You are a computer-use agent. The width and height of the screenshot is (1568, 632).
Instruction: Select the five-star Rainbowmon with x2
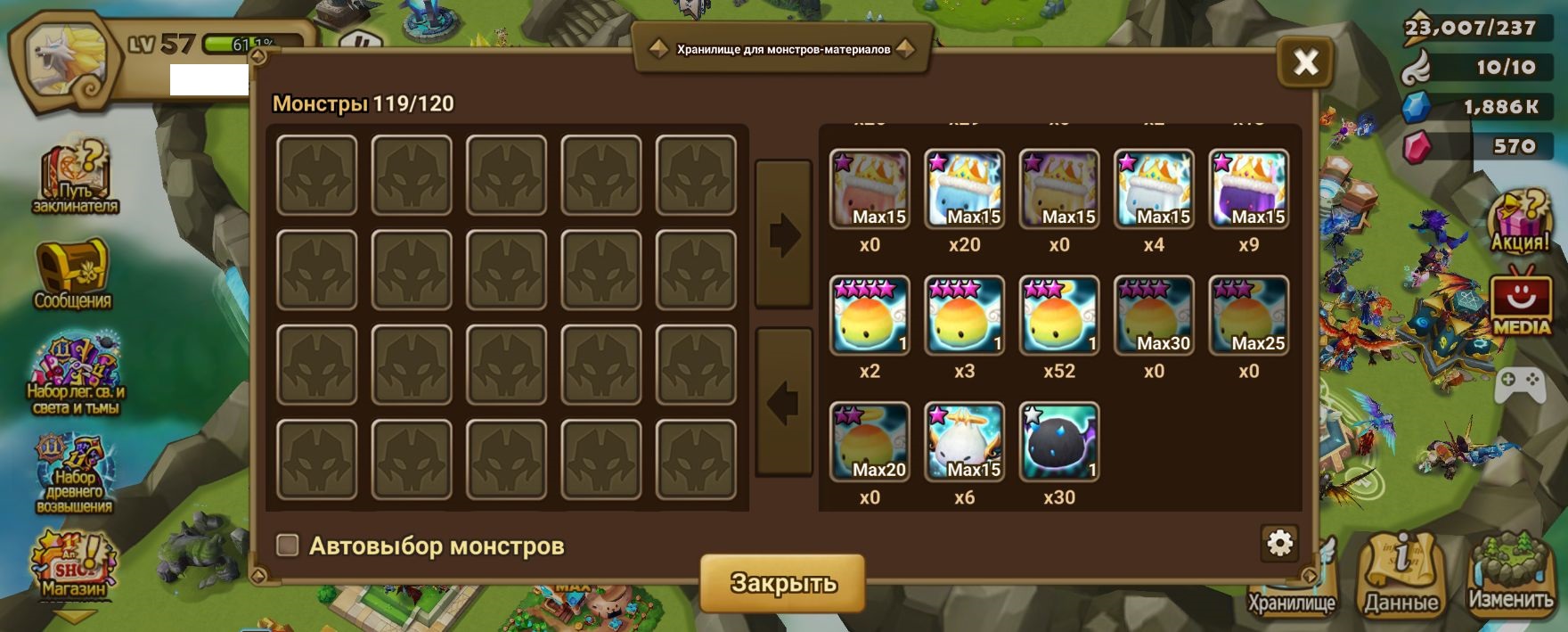click(870, 316)
